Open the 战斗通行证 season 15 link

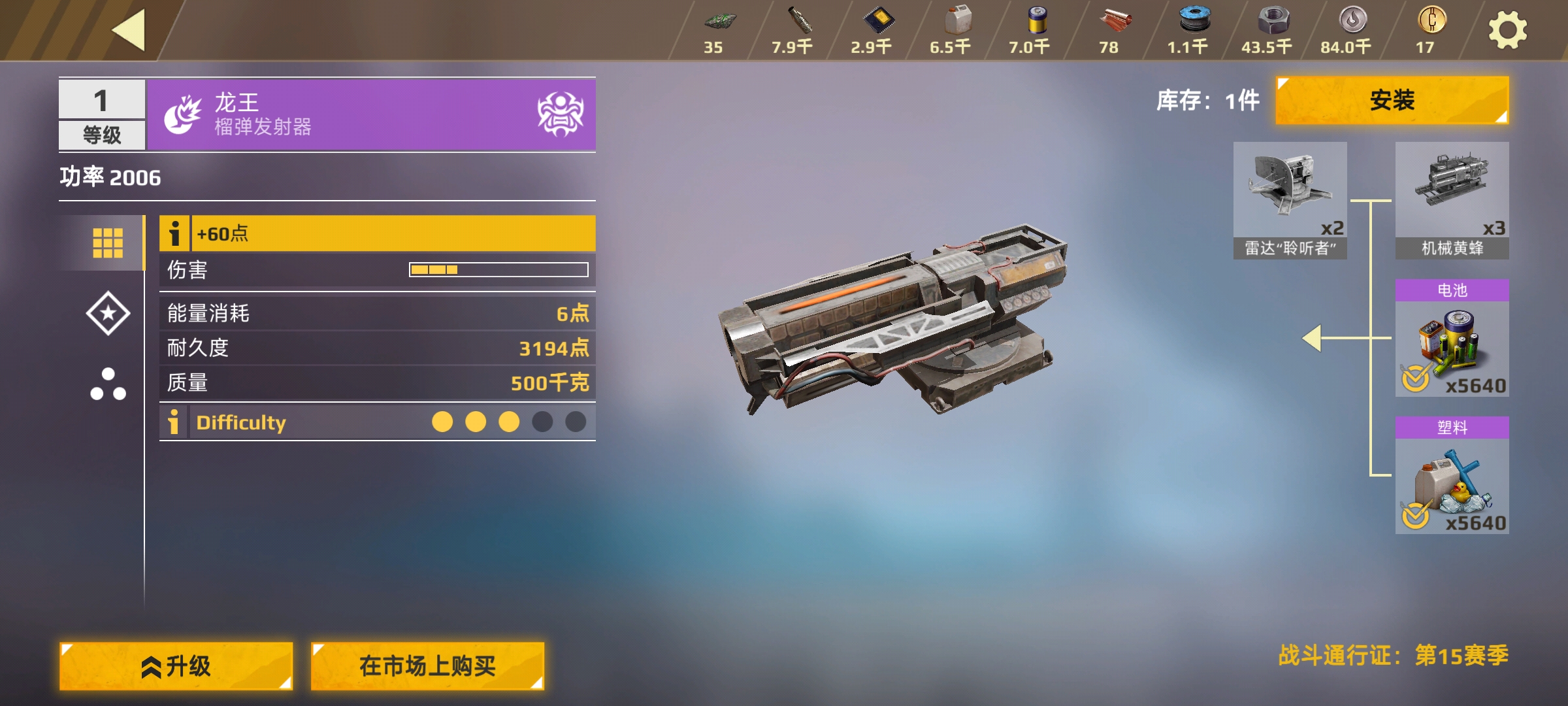tap(1393, 655)
